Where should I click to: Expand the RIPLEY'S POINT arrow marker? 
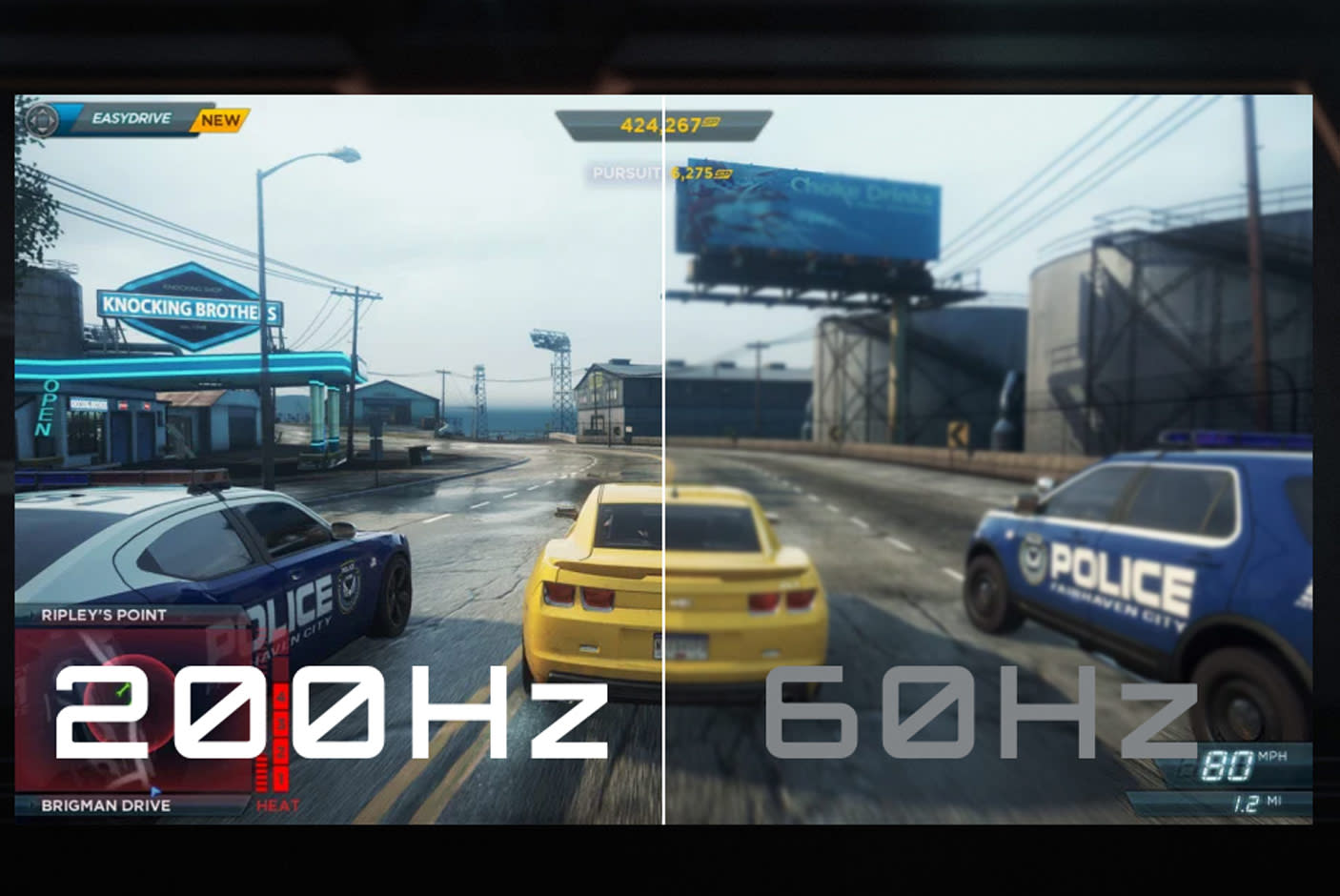[32, 615]
